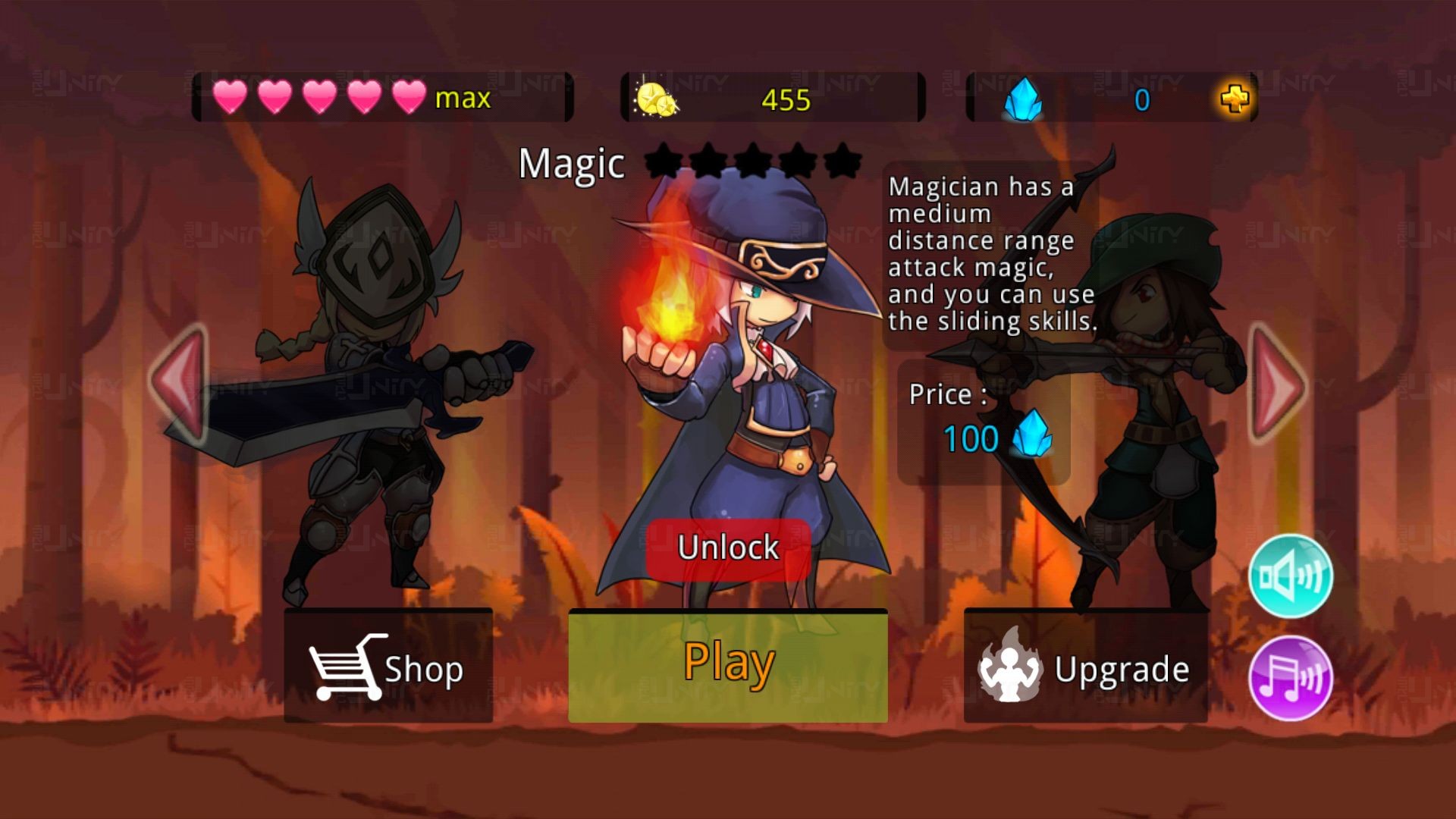Toggle sound effects with the speaker button
Image resolution: width=1456 pixels, height=819 pixels.
[1290, 576]
